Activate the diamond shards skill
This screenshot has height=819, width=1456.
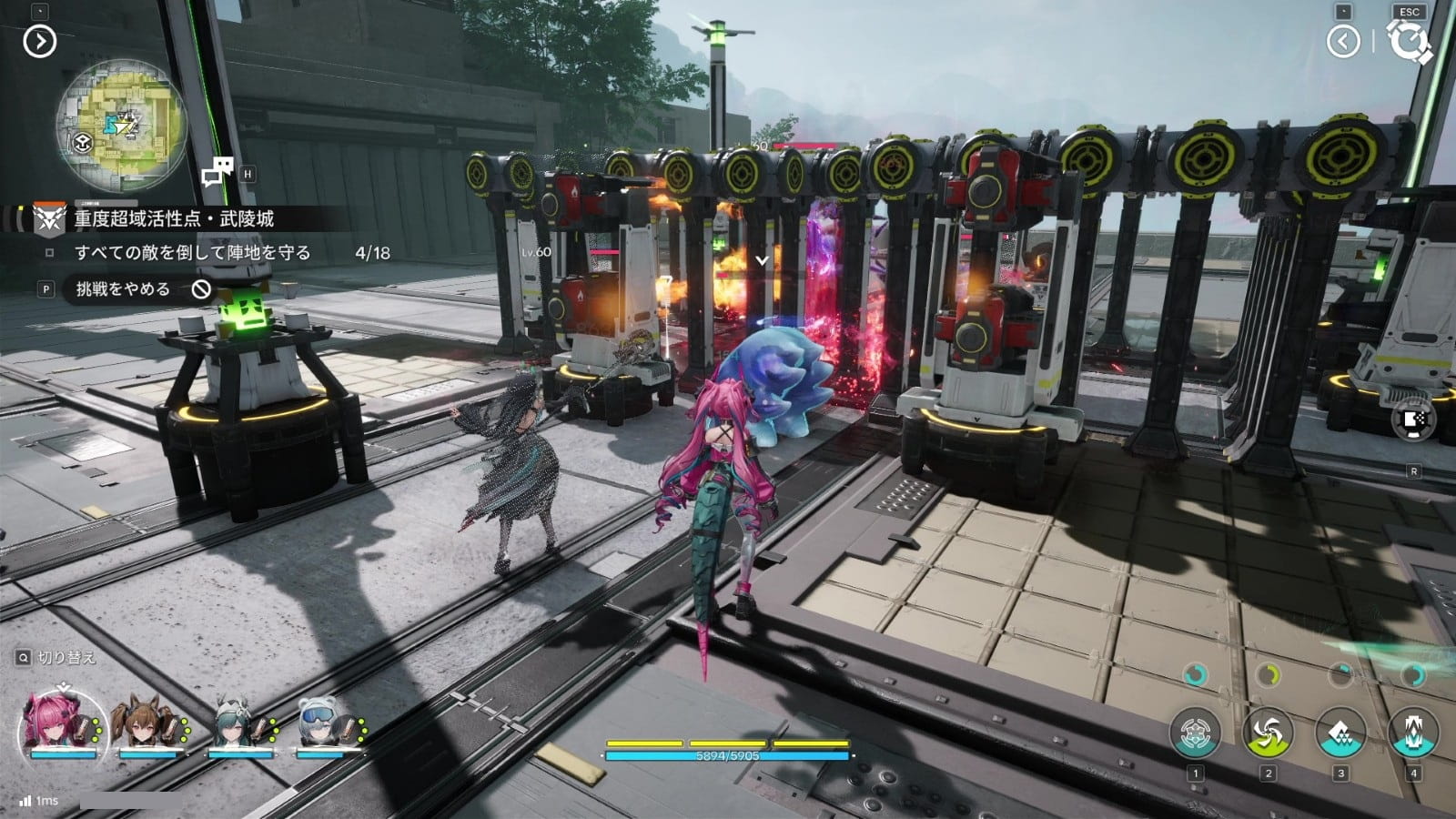click(x=1340, y=733)
